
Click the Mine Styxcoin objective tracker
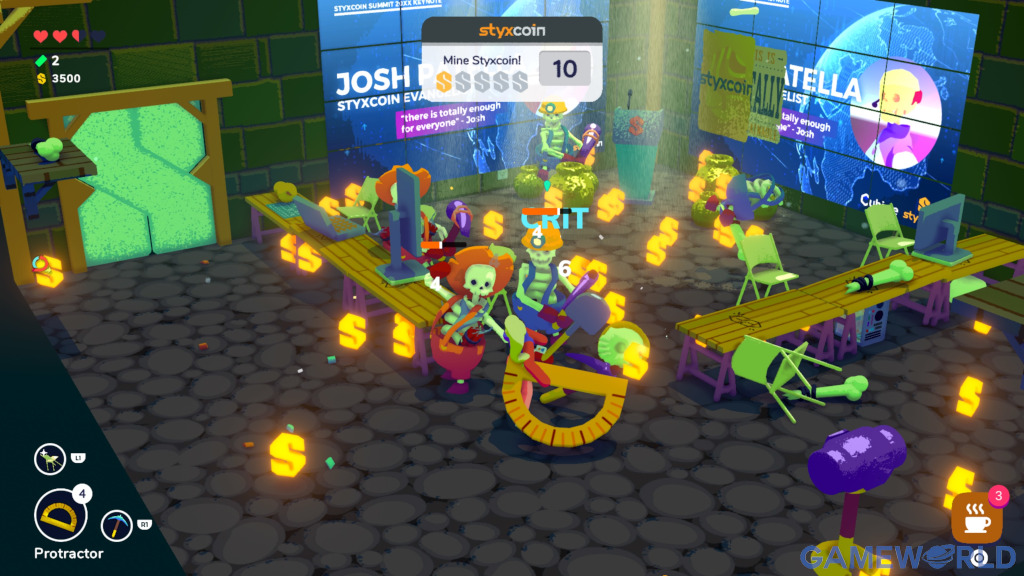[511, 59]
